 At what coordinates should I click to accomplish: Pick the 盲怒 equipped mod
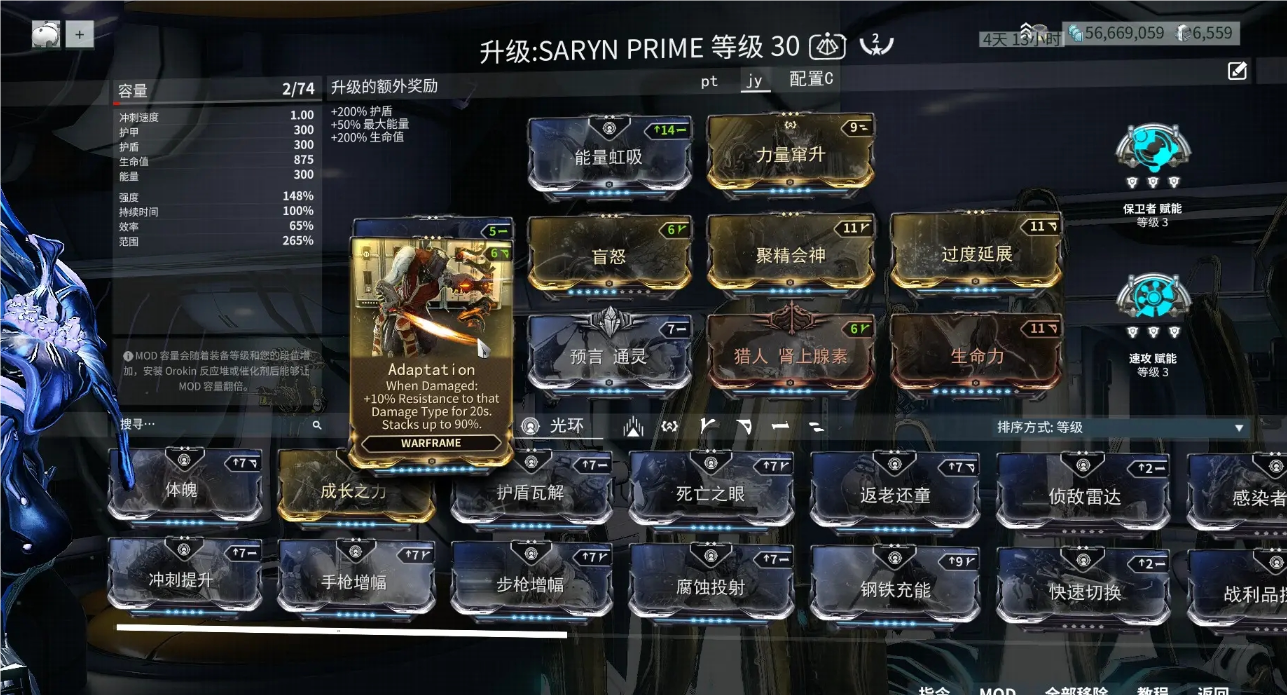pyautogui.click(x=609, y=255)
